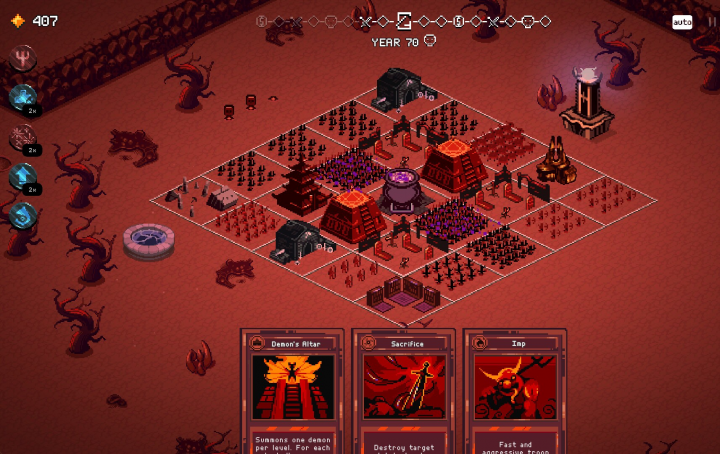
Task: Select the Sacrifice card
Action: [405, 392]
